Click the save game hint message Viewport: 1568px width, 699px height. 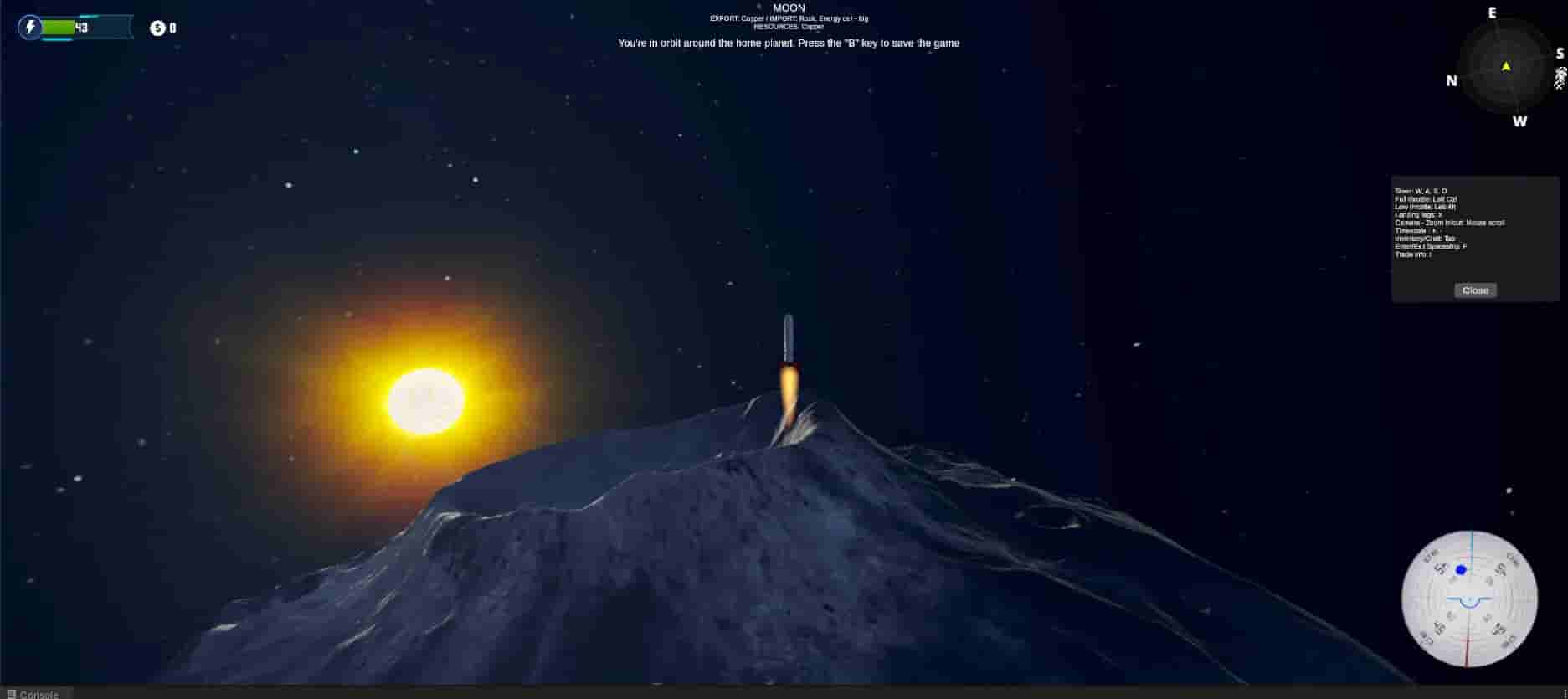tap(788, 43)
